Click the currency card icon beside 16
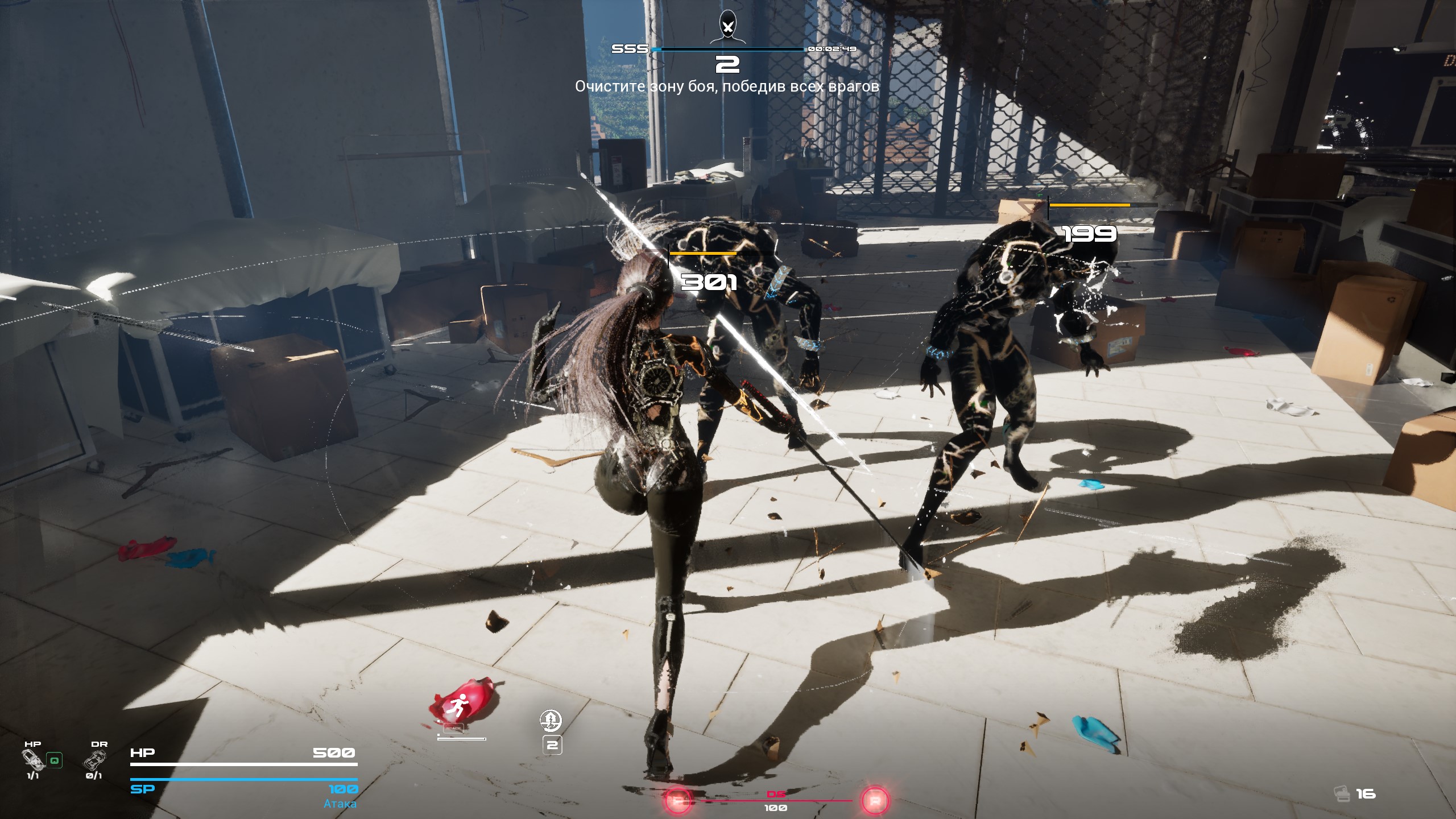The width and height of the screenshot is (1456, 819). pos(1342,793)
